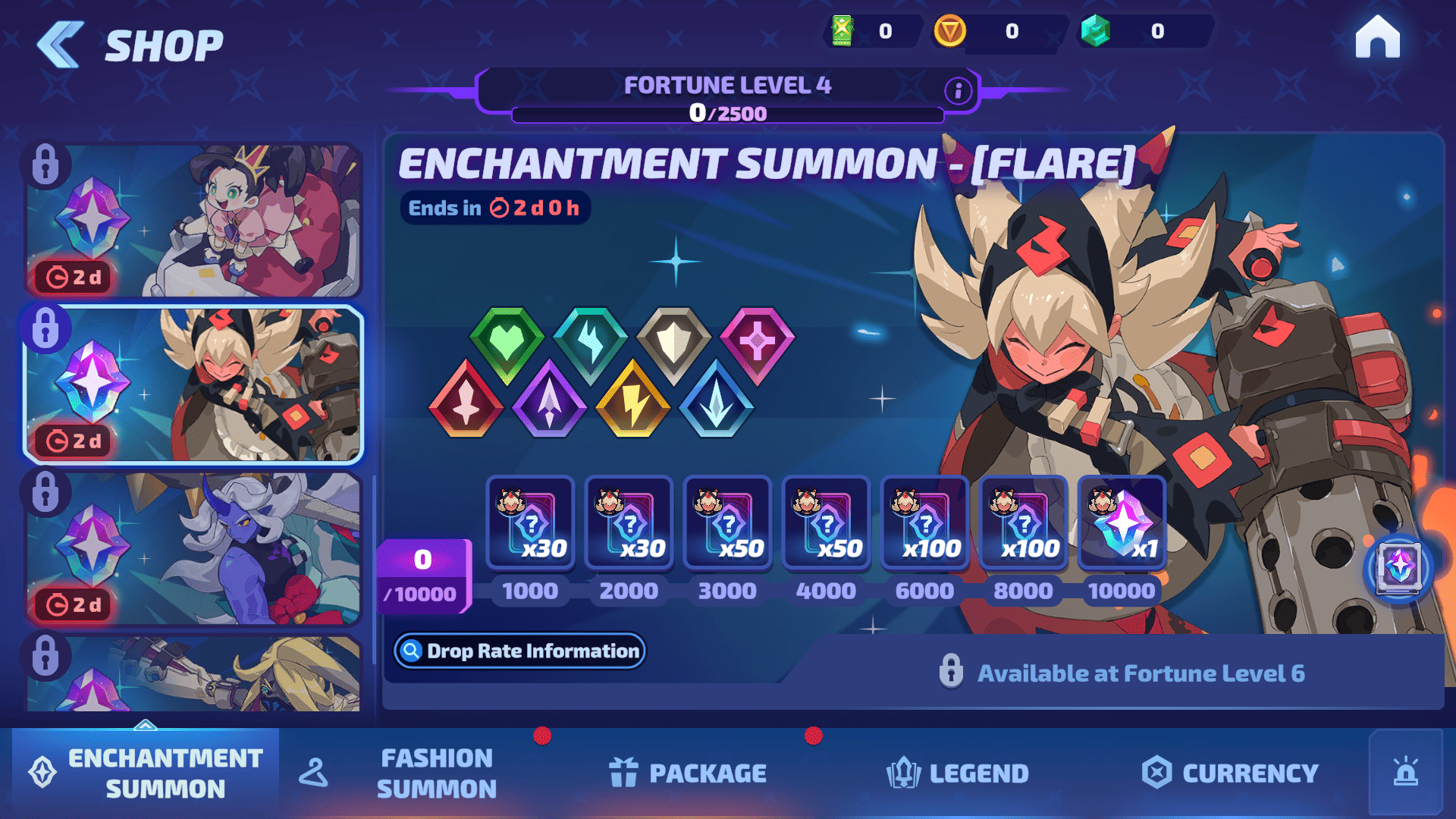Tap the green heart enchantment gem
This screenshot has width=1456, height=819.
coord(507,344)
